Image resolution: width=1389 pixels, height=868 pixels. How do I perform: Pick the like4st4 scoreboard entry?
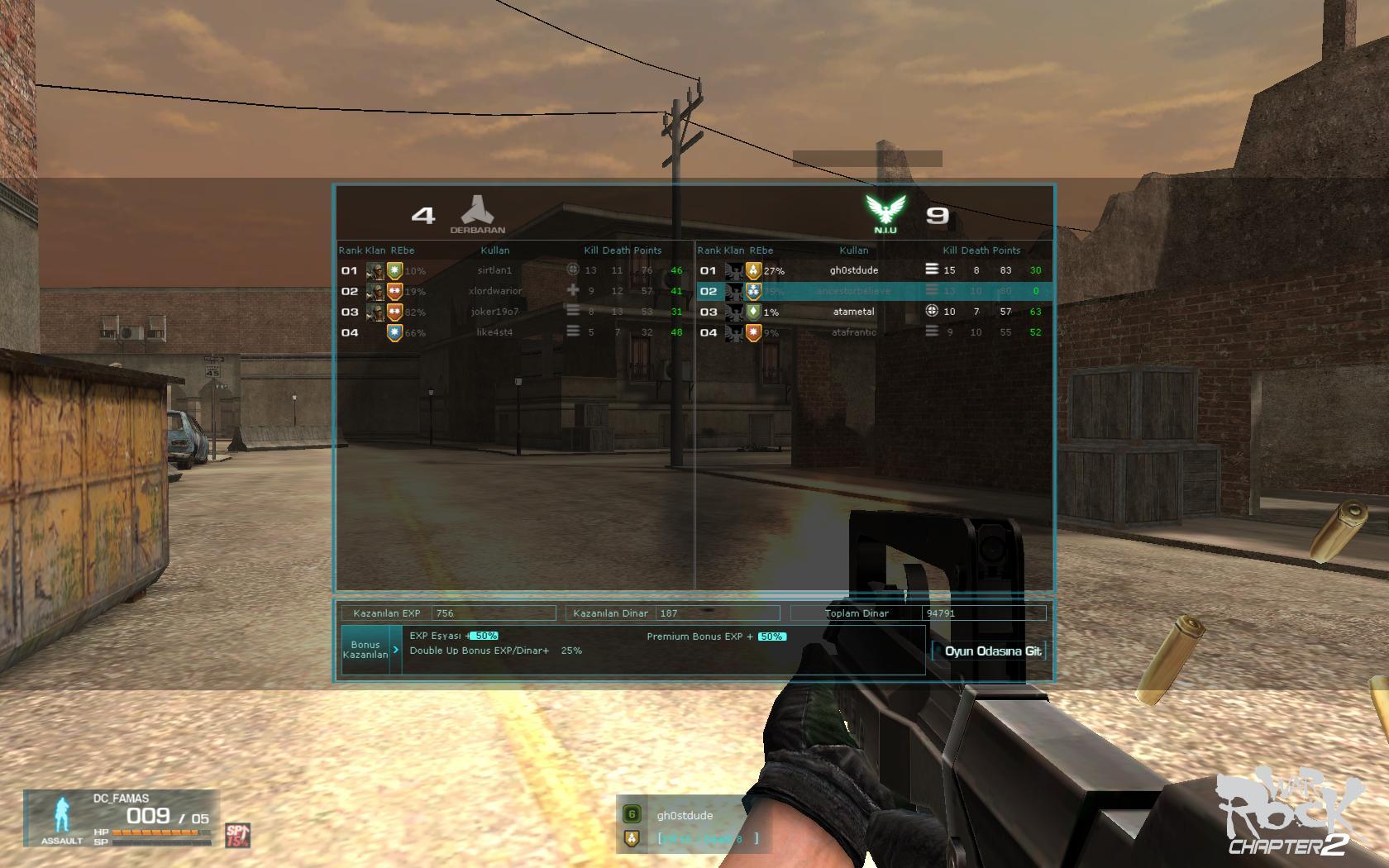tap(494, 332)
